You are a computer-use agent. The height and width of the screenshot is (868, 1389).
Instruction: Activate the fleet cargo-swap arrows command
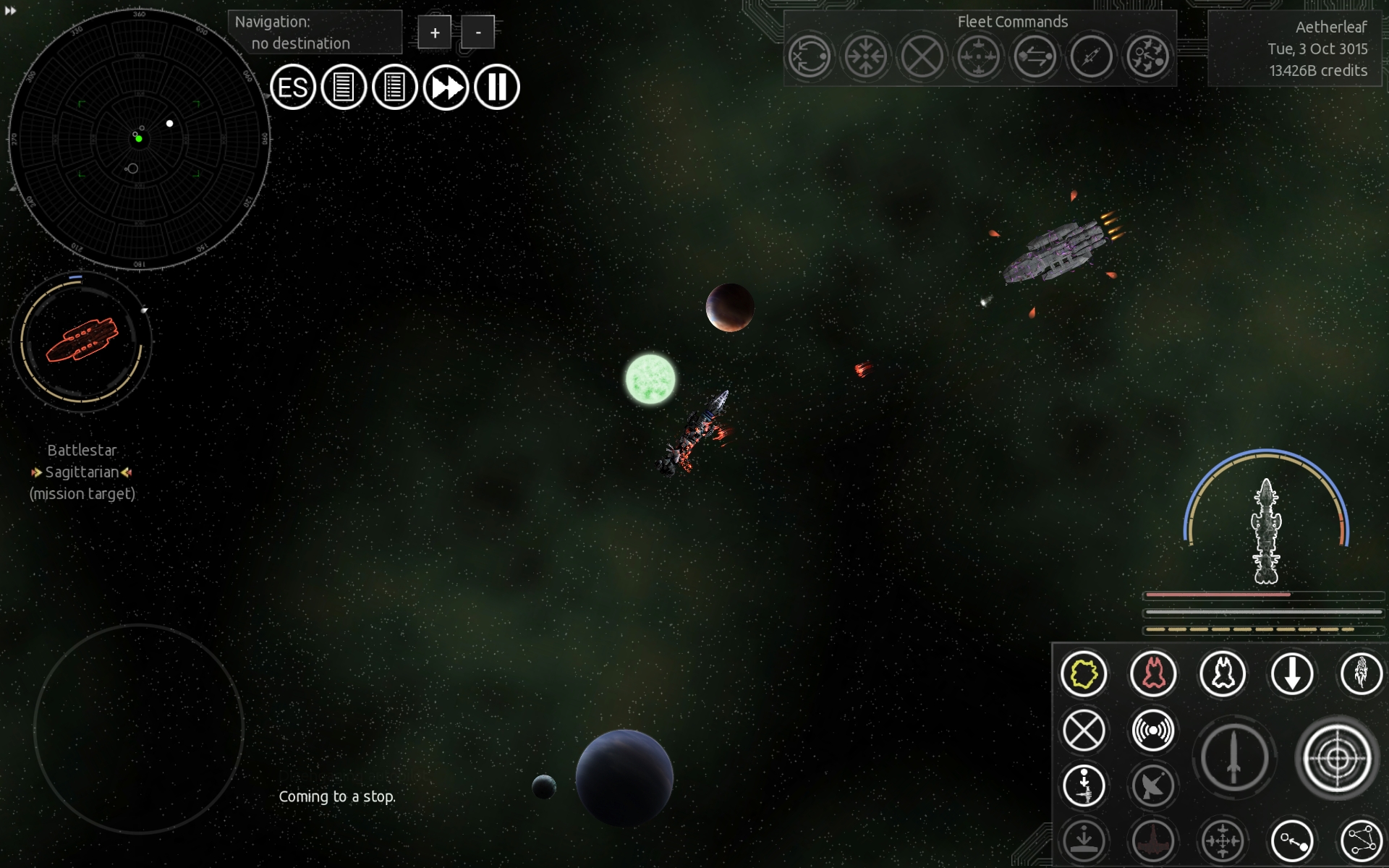1035,56
